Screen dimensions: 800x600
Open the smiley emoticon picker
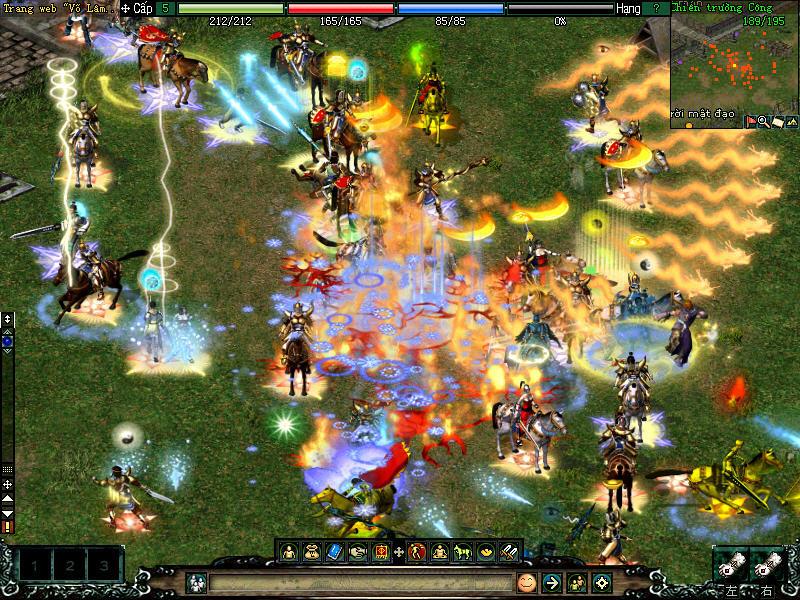[x=526, y=582]
